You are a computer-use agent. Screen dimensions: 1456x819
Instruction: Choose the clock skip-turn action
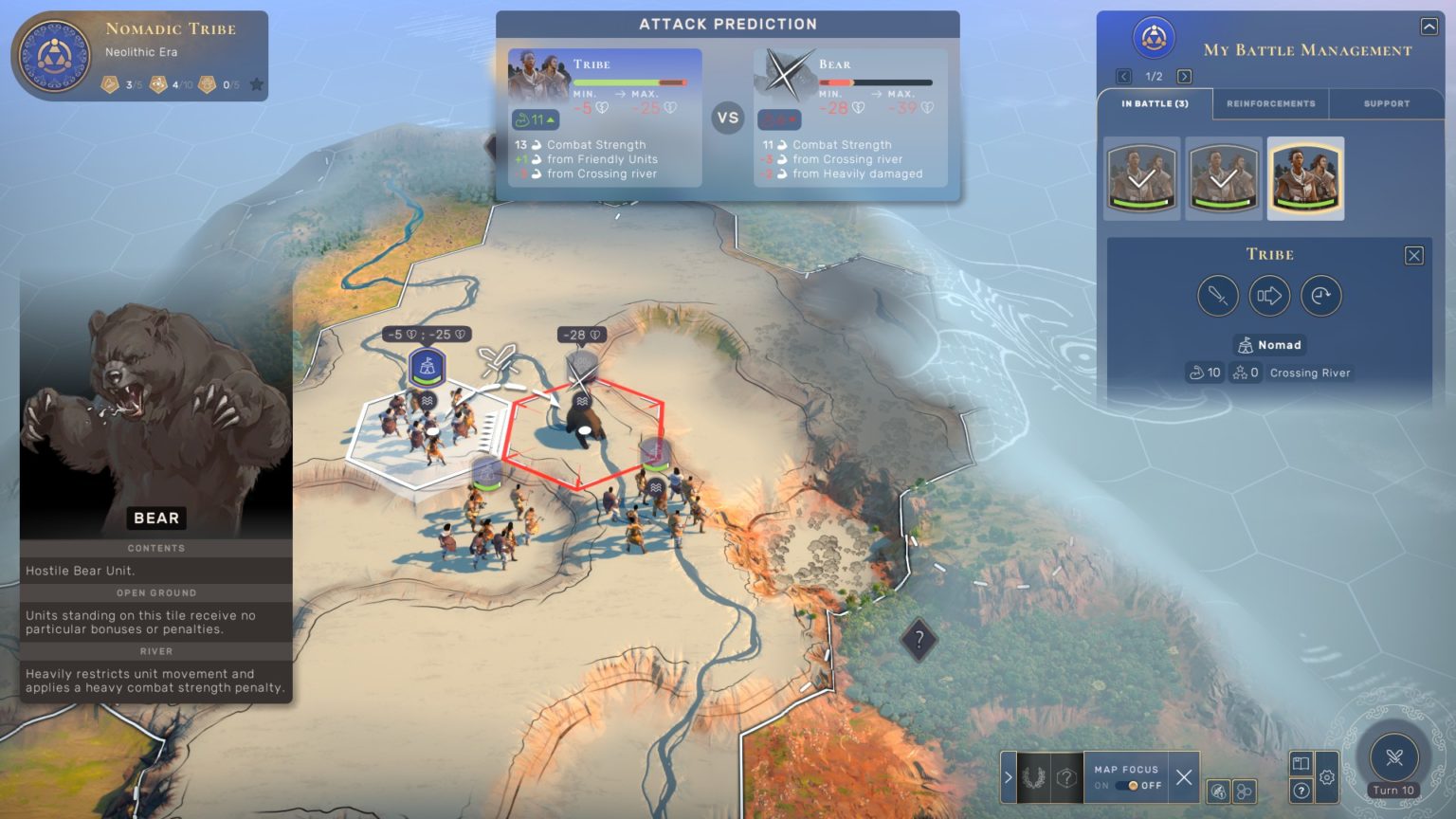(x=1320, y=296)
